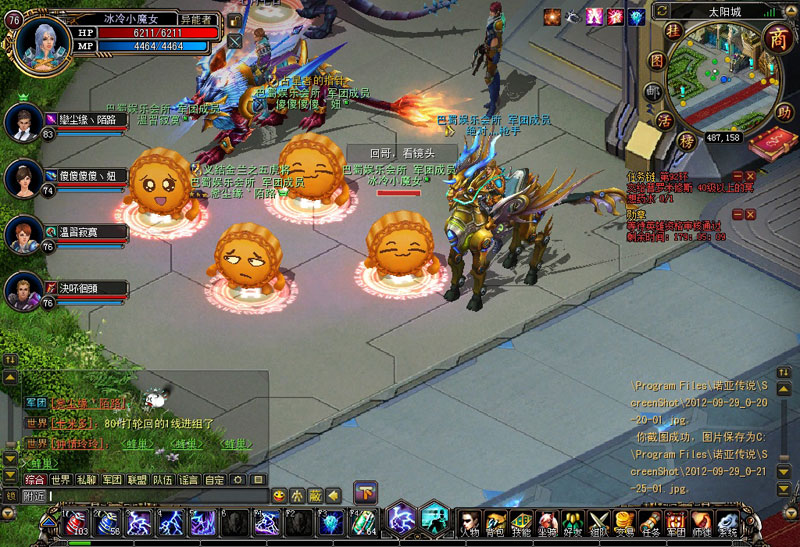Screen dimensions: 800x547
Task: Open the 好友 friends list
Action: [573, 522]
